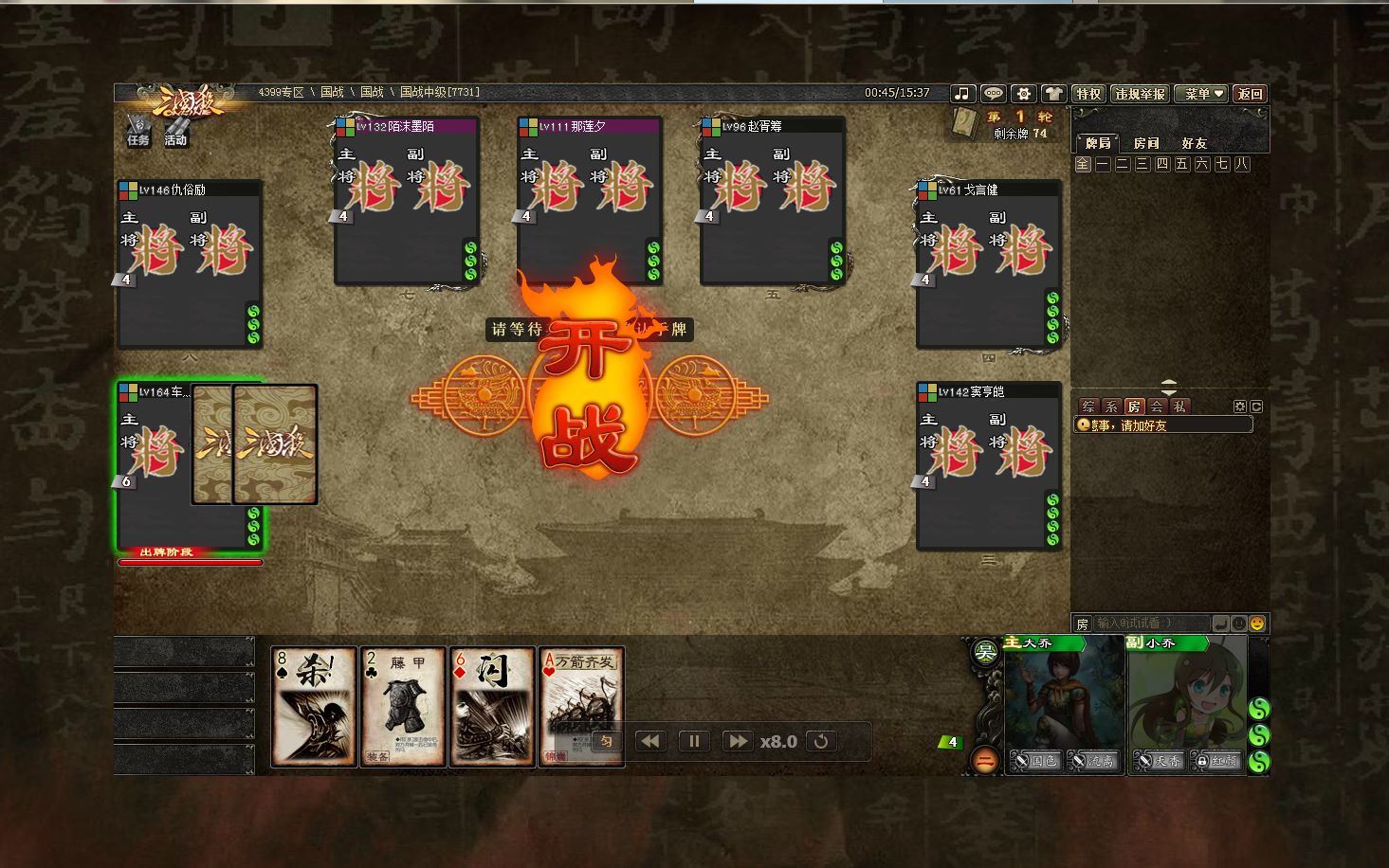Image resolution: width=1389 pixels, height=868 pixels.
Task: Open the 活动 events icon
Action: [175, 131]
